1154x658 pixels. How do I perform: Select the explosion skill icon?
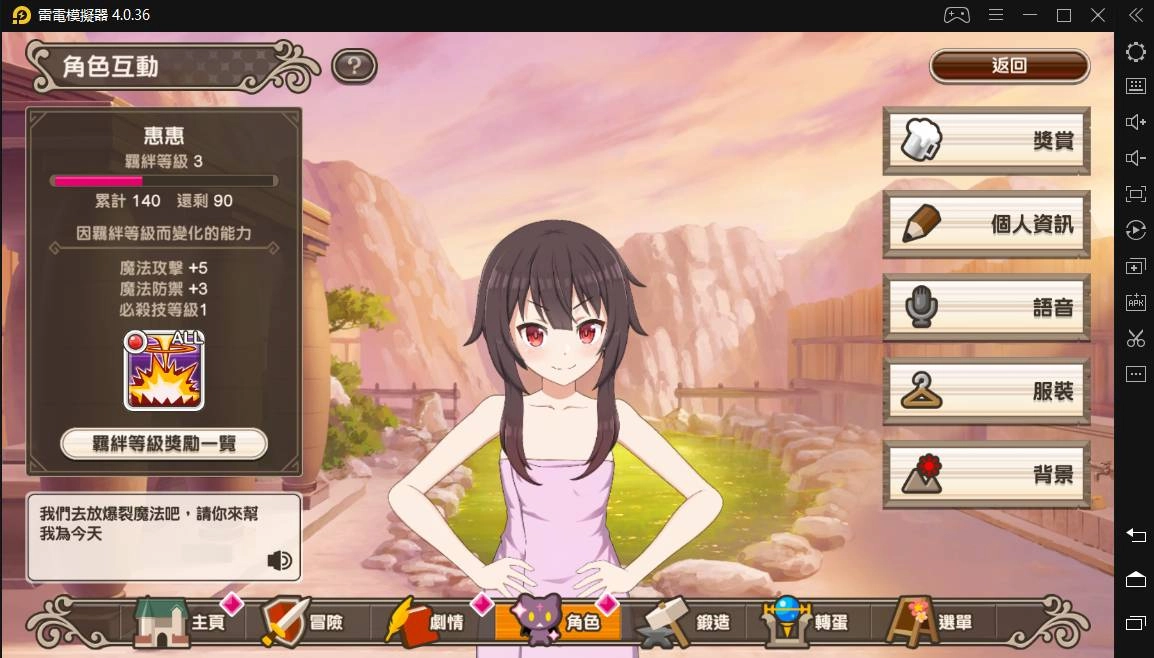(x=164, y=371)
